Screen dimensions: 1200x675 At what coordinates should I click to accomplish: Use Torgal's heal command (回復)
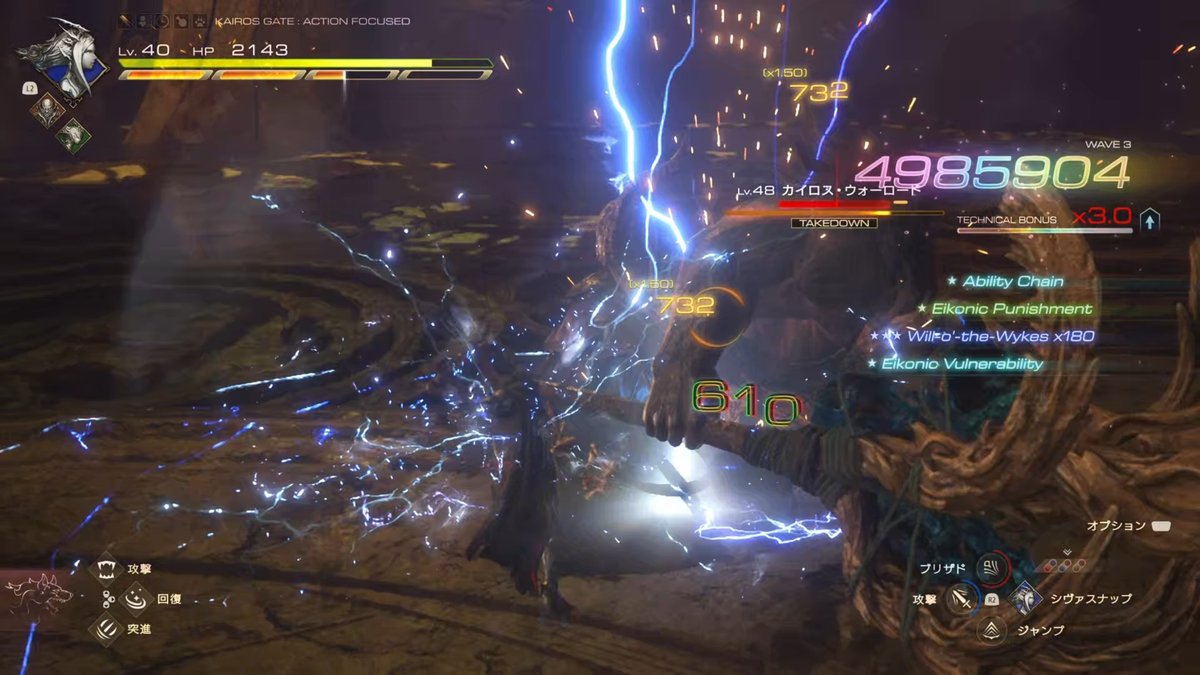(134, 599)
